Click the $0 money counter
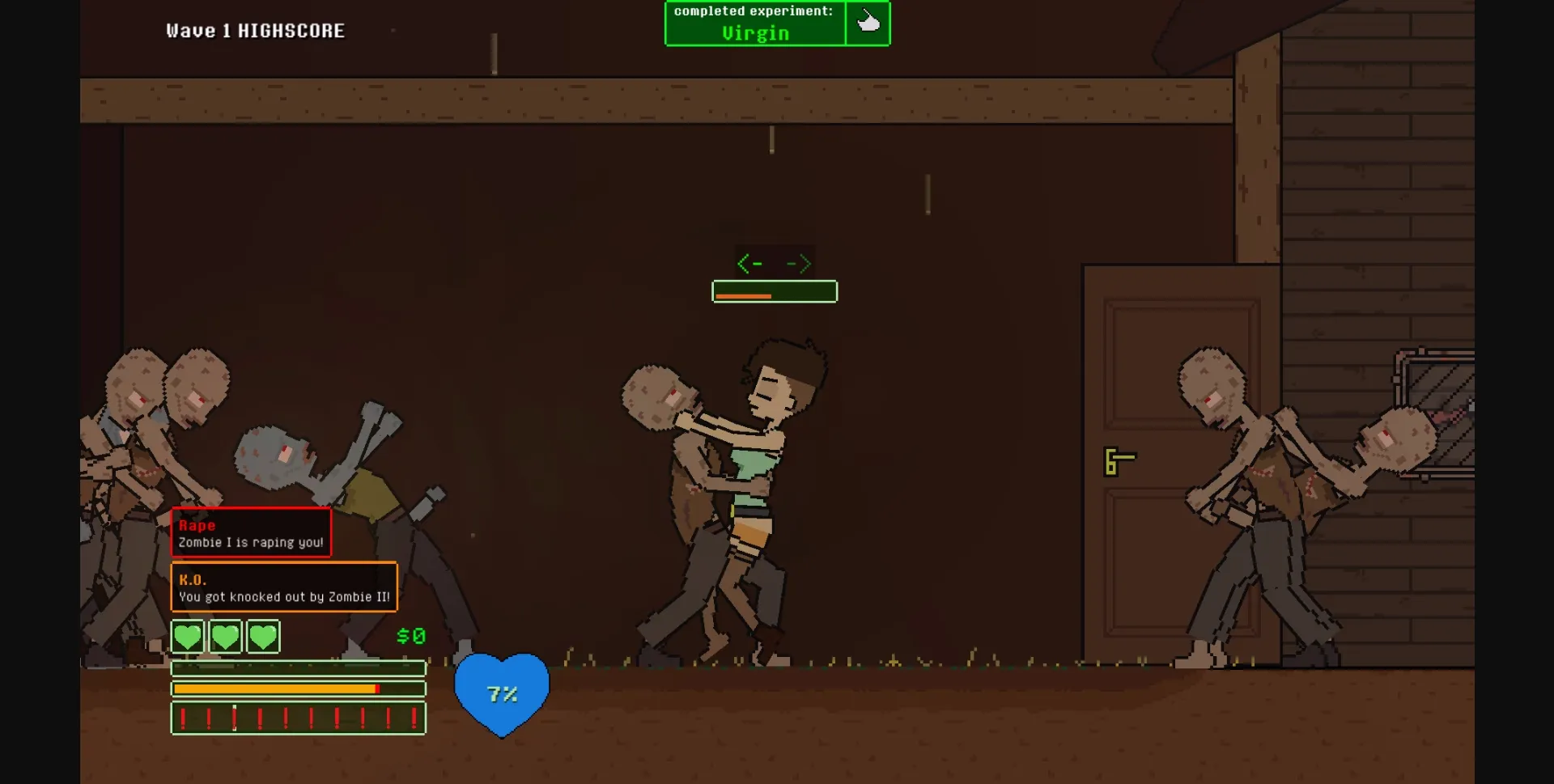The height and width of the screenshot is (784, 1554). pos(410,636)
